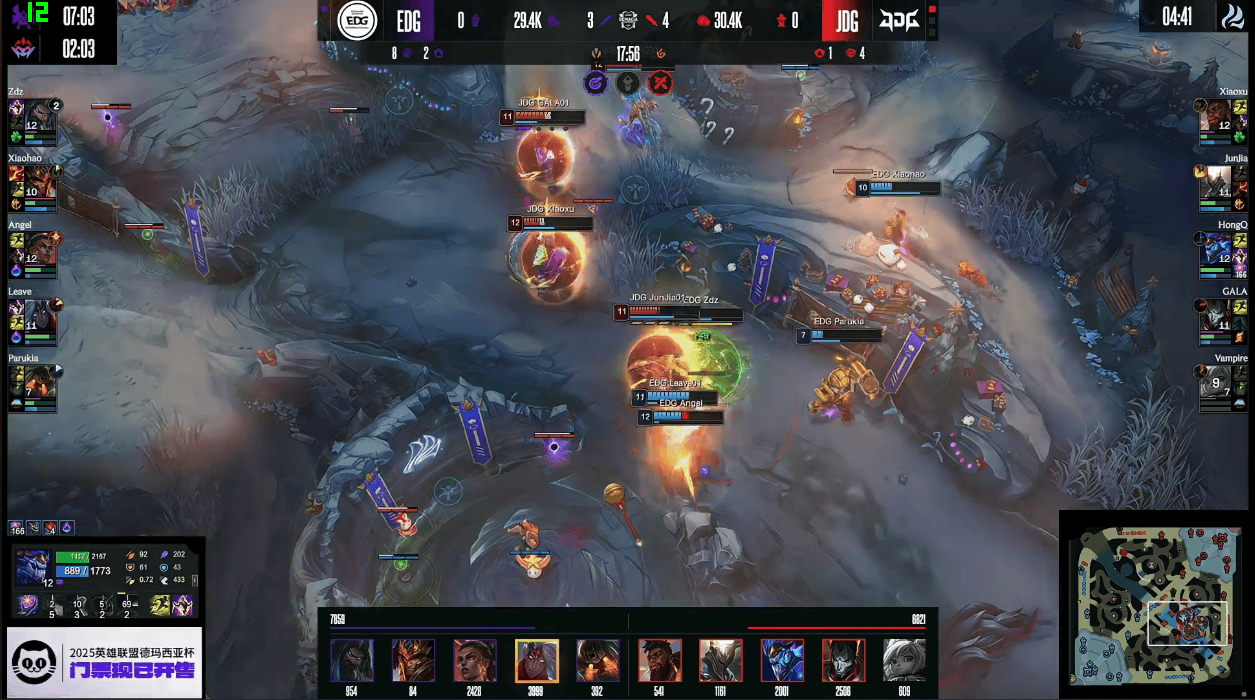This screenshot has width=1255, height=700.
Task: Select Xiaohao's player portrait
Action: point(39,181)
